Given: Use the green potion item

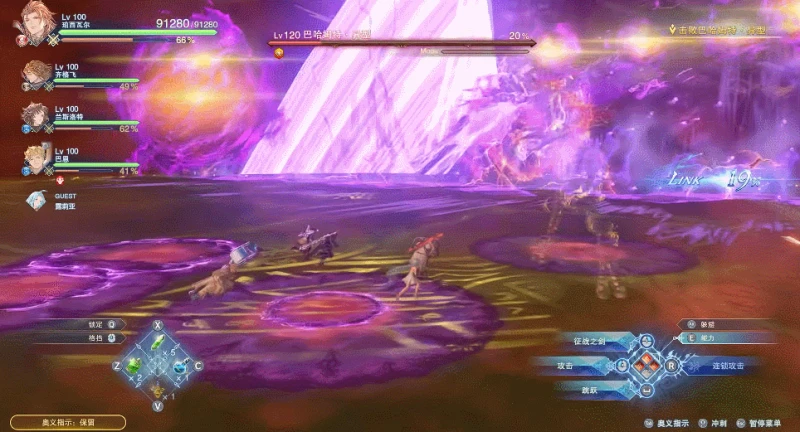Looking at the screenshot, I should pos(133,367).
